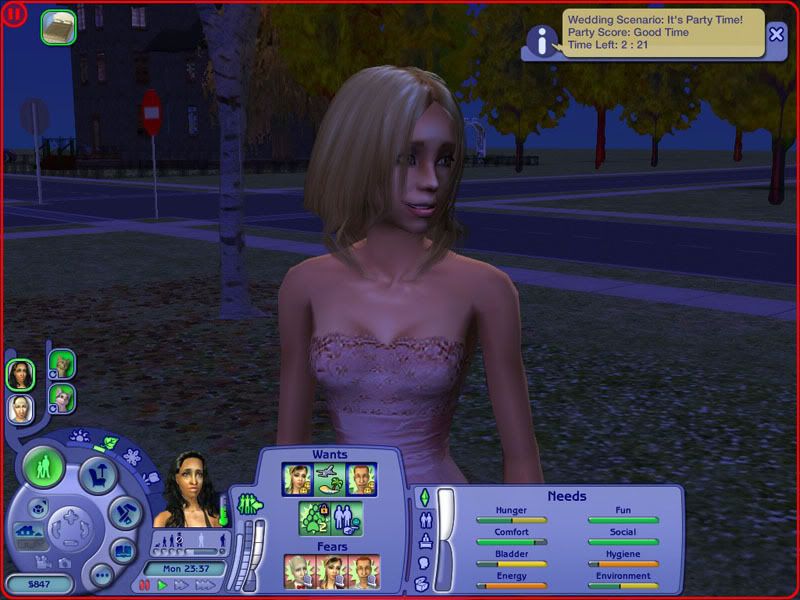Open Buy mode with the armchair button
This screenshot has width=800, height=600.
pyautogui.click(x=98, y=473)
